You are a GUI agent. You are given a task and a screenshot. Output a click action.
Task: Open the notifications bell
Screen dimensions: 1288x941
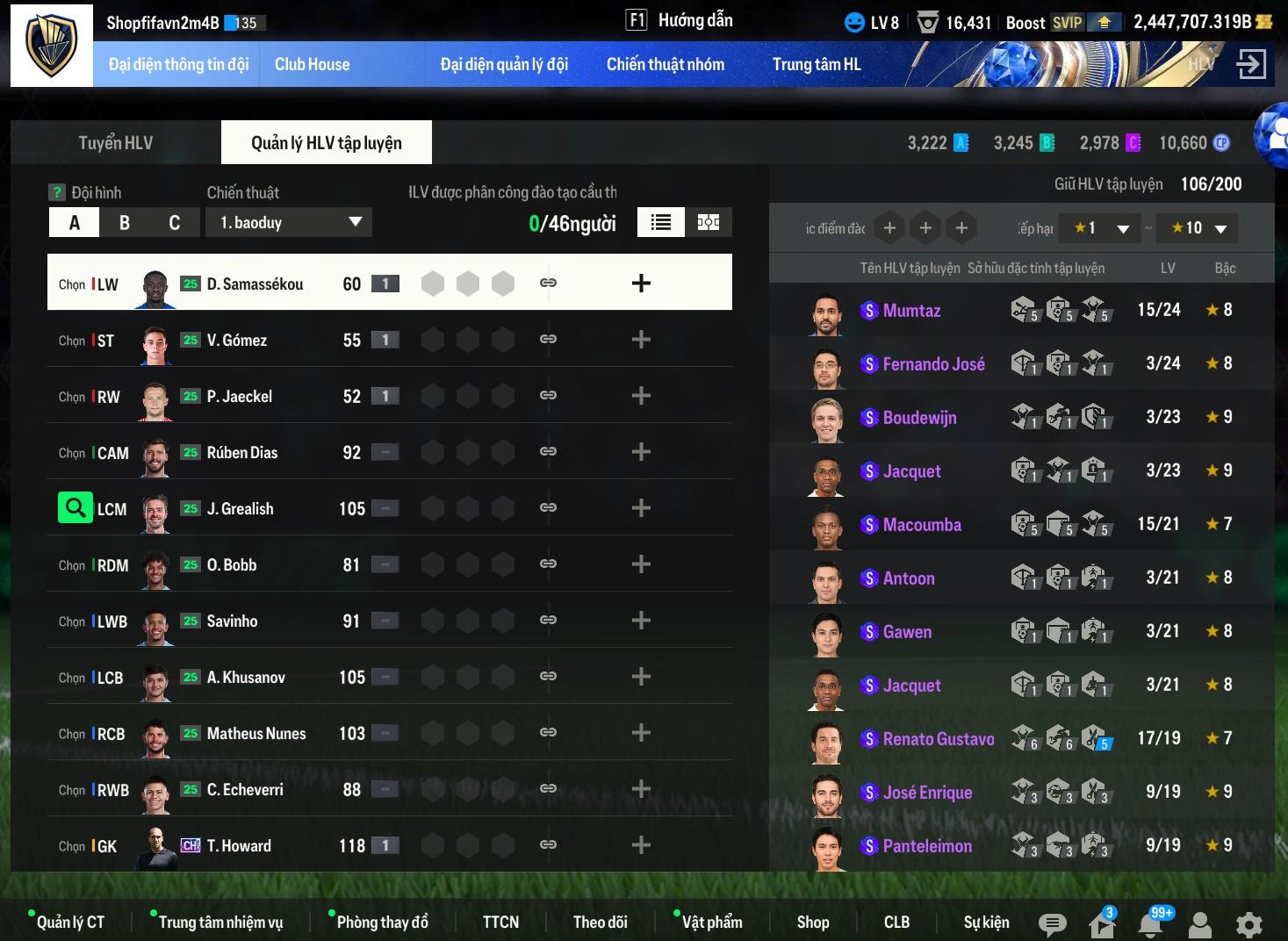click(x=1151, y=923)
